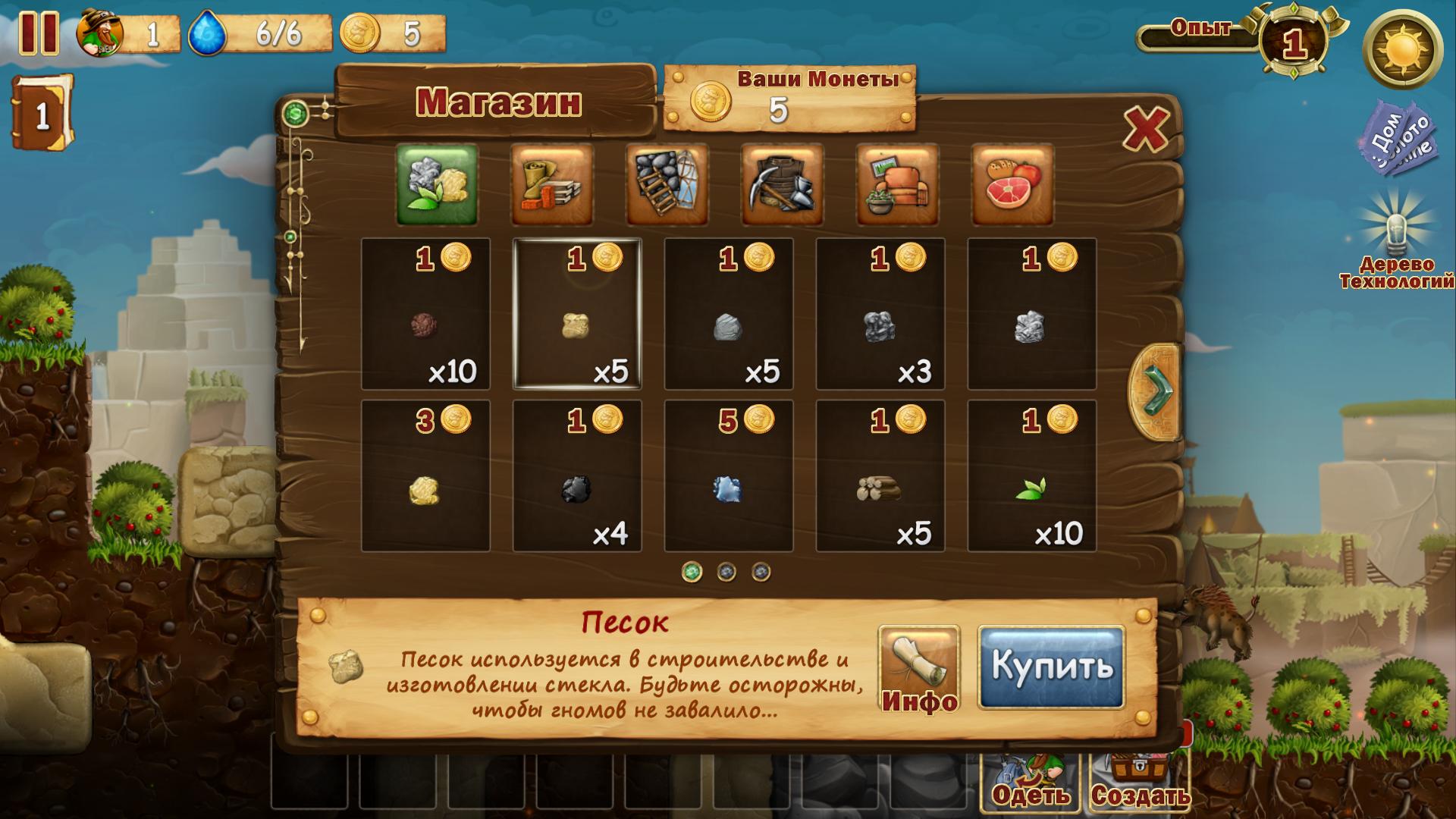Go to the next shop page arrow
The image size is (1456, 819).
(x=1156, y=392)
